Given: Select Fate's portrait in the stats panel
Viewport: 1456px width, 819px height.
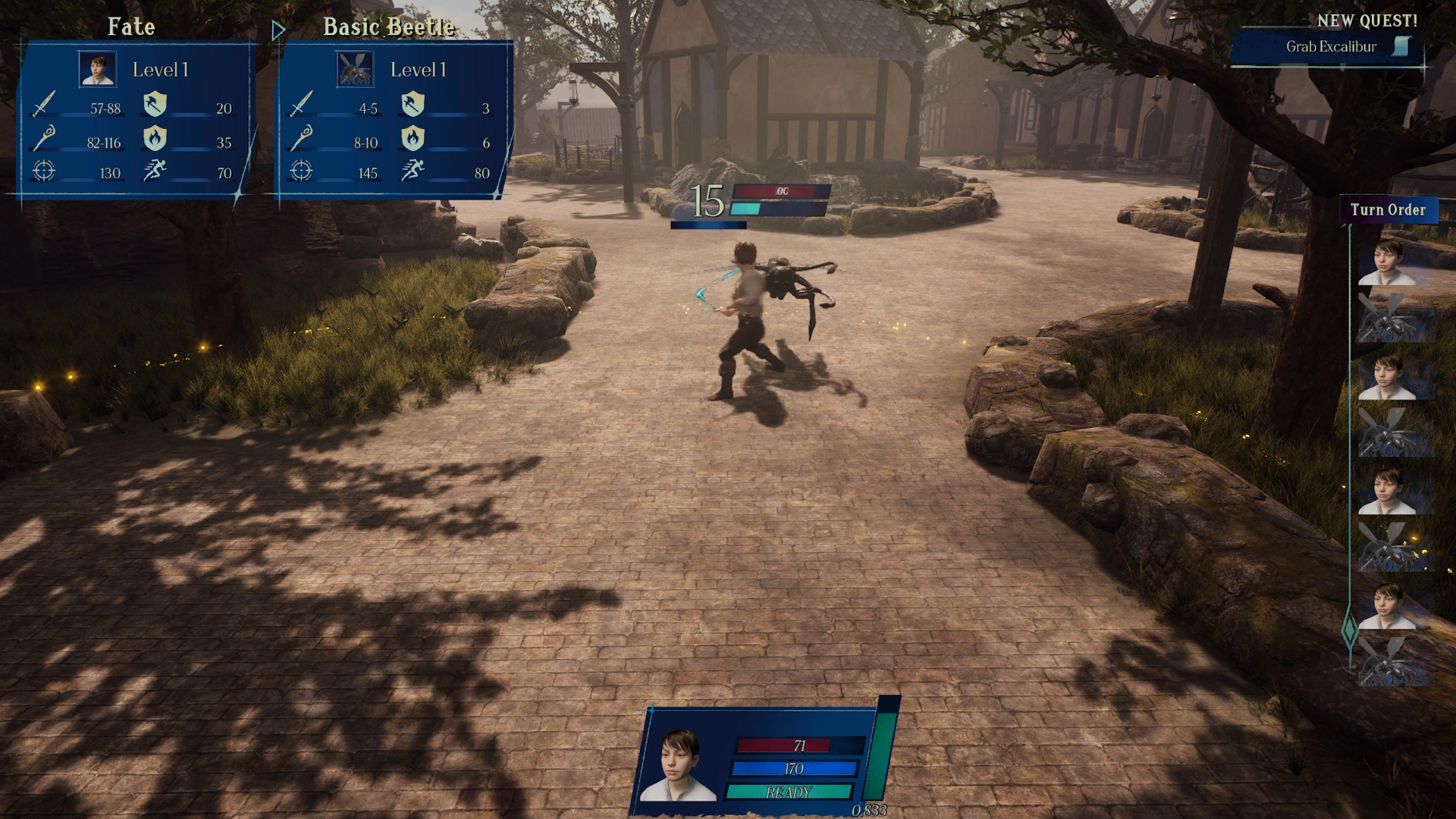Looking at the screenshot, I should point(98,69).
